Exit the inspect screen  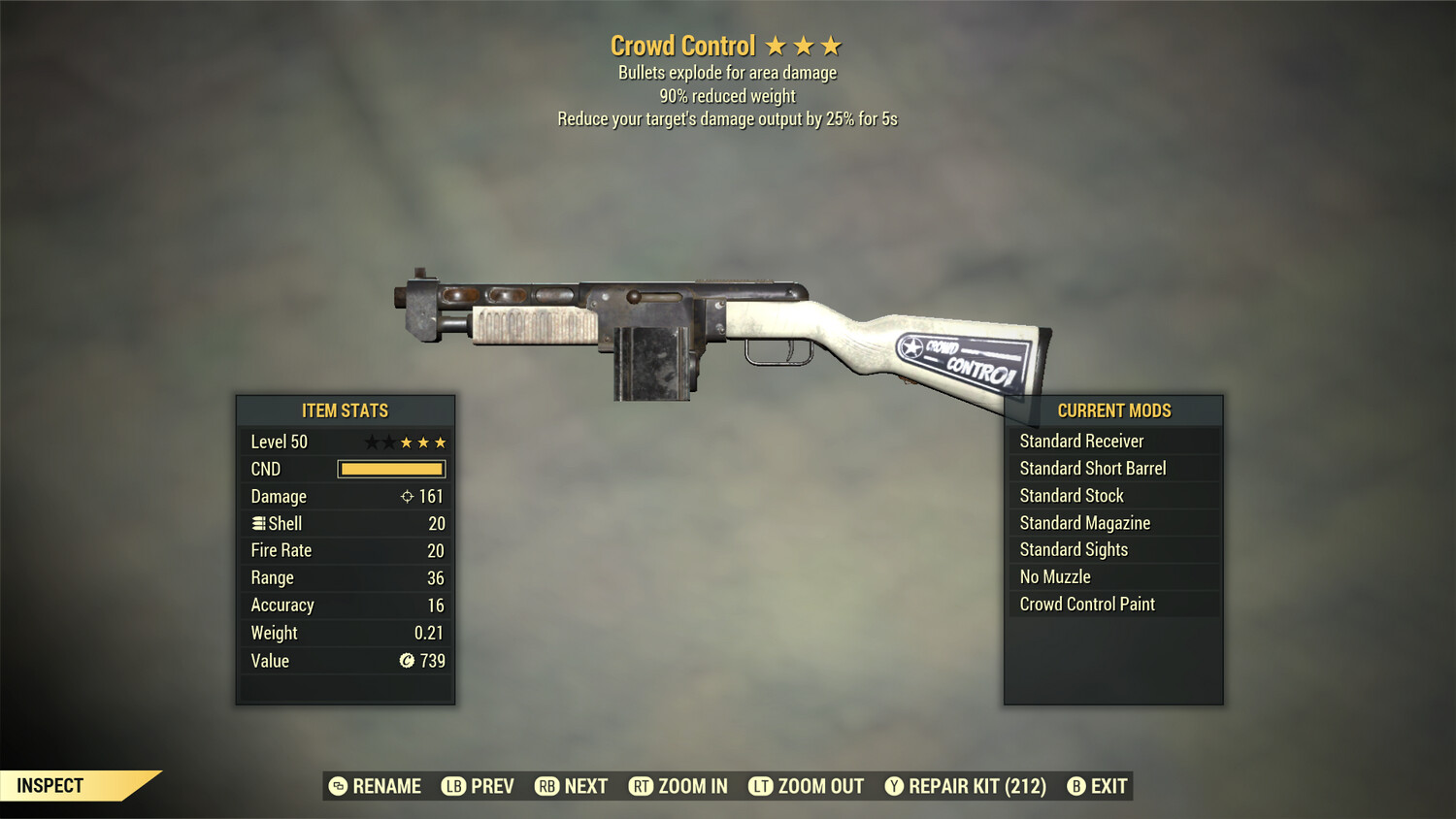[1098, 786]
